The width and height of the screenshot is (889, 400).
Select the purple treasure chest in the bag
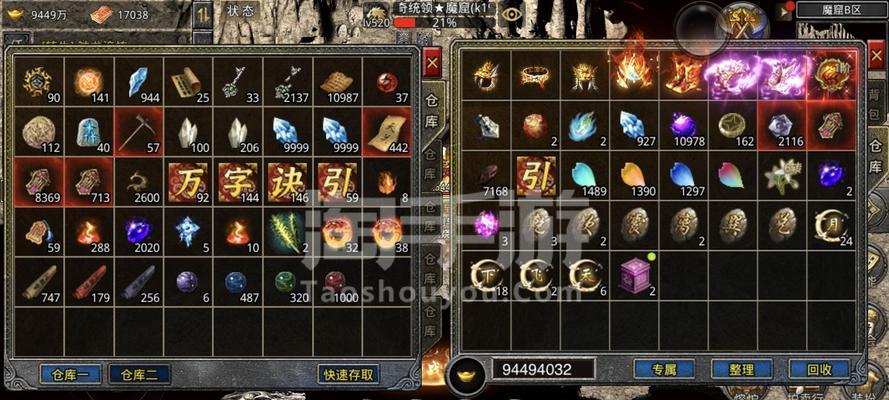(634, 274)
